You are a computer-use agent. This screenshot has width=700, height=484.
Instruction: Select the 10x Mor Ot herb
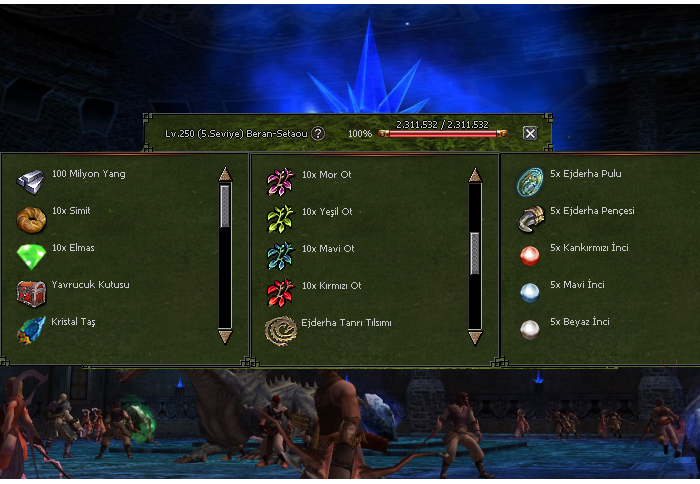point(280,181)
